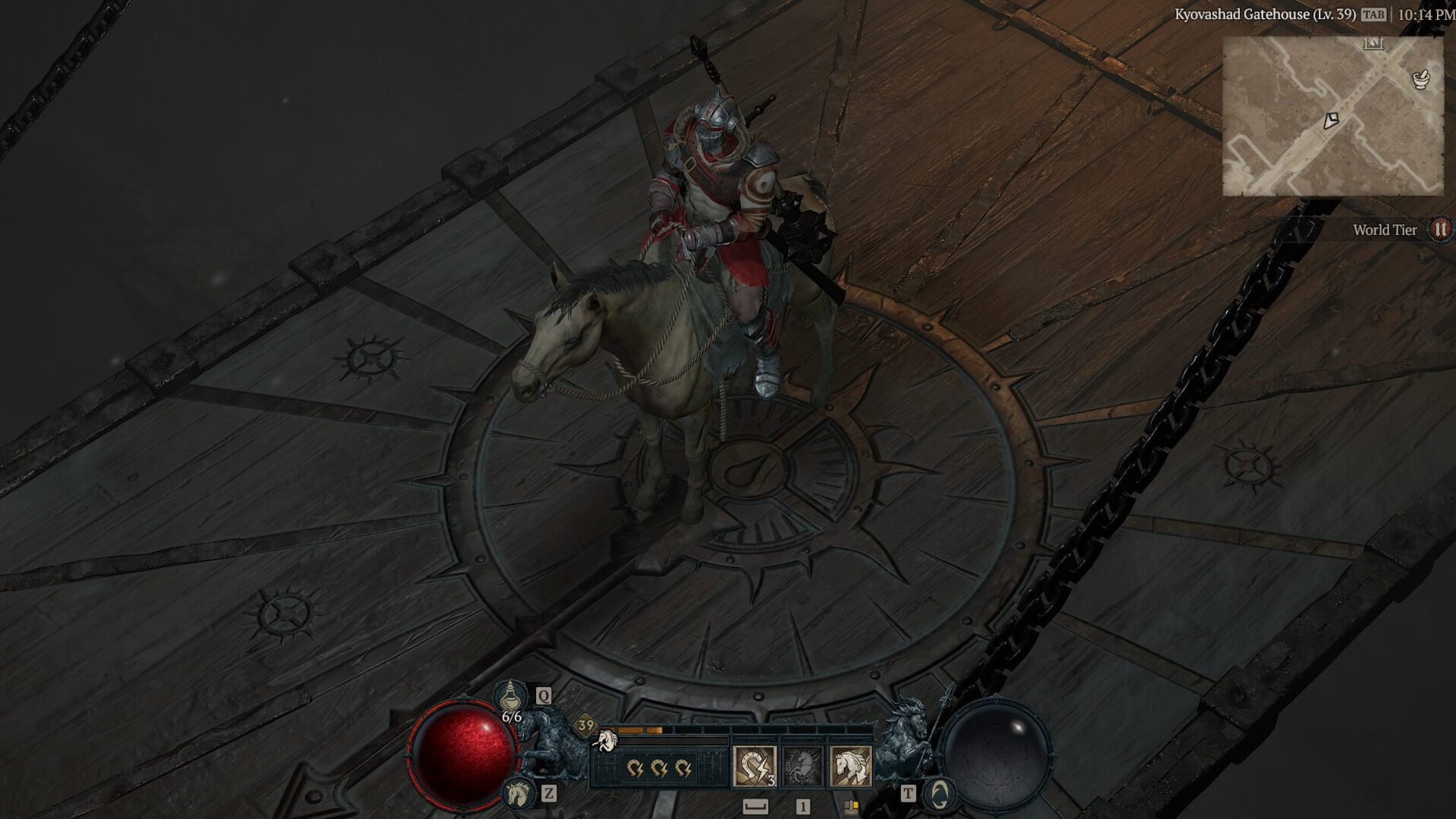1456x819 pixels.
Task: Click the town portal swirl icon
Action: pos(940,794)
